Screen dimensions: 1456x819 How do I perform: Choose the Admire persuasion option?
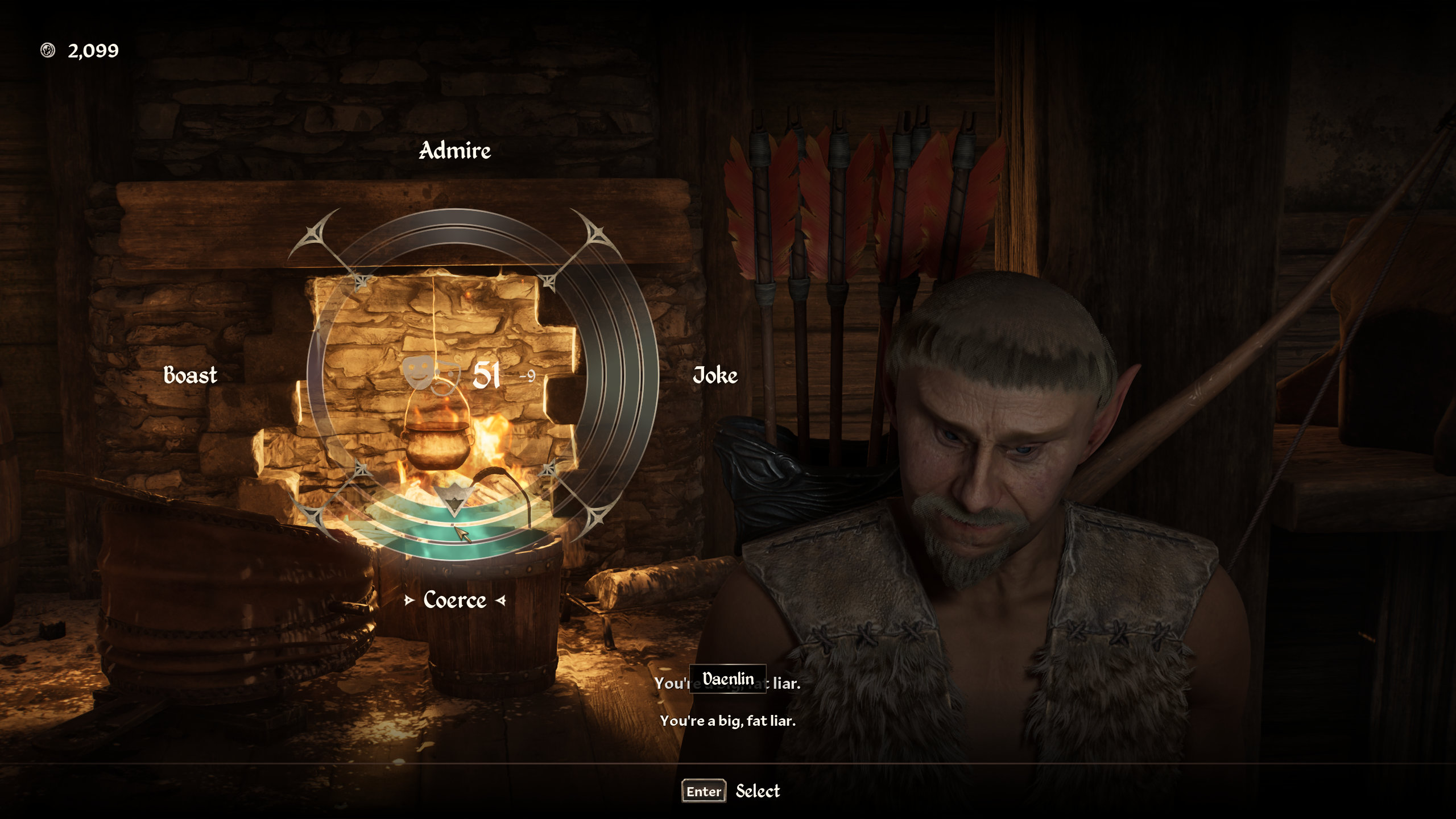click(454, 151)
